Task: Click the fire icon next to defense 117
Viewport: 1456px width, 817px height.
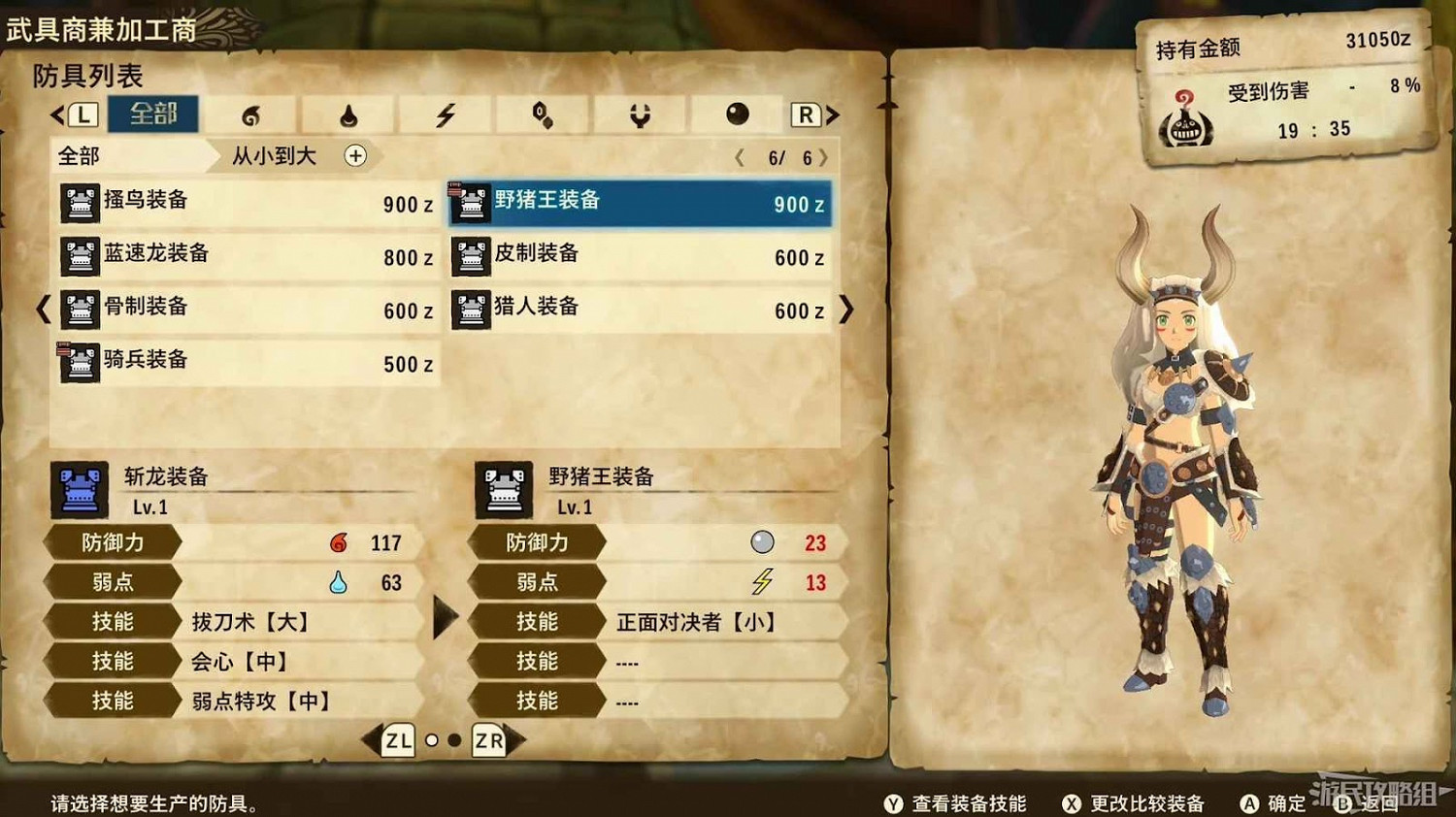Action: click(340, 543)
